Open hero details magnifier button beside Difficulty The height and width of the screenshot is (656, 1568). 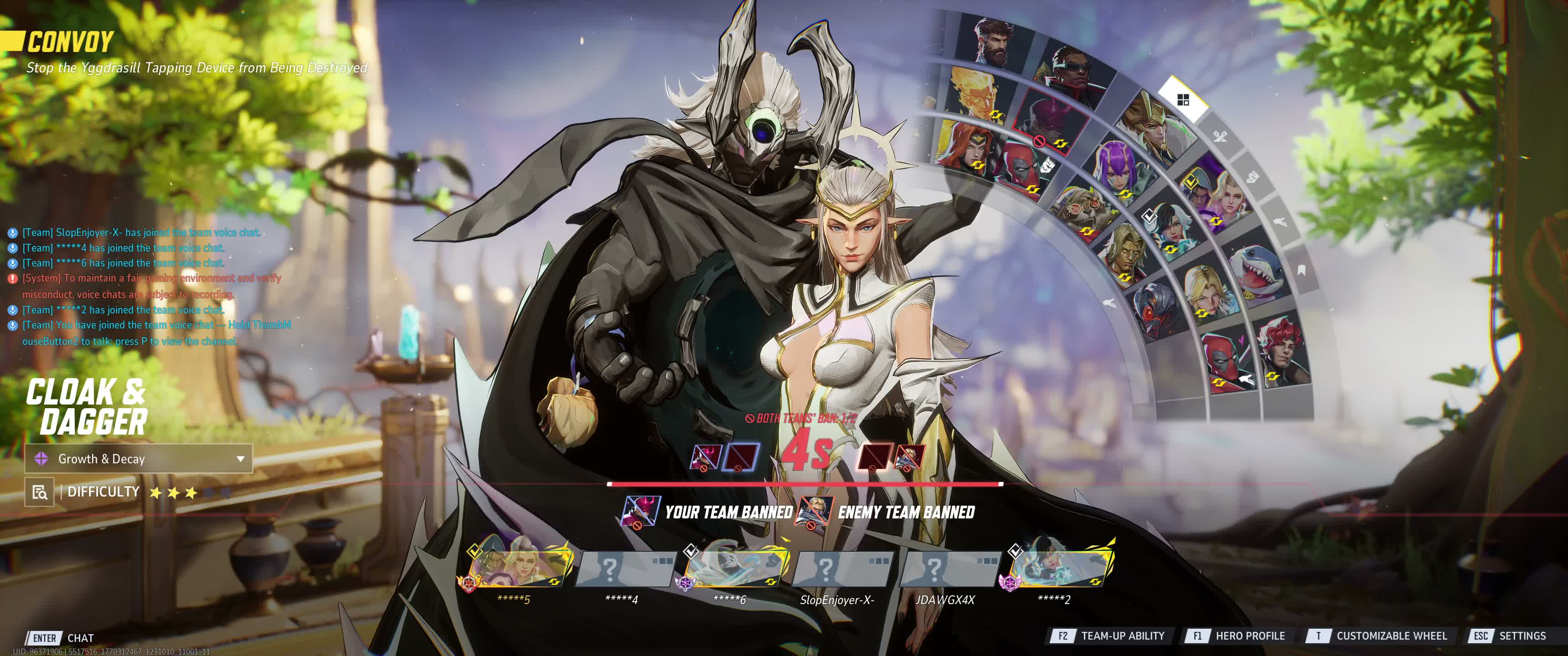tap(40, 492)
